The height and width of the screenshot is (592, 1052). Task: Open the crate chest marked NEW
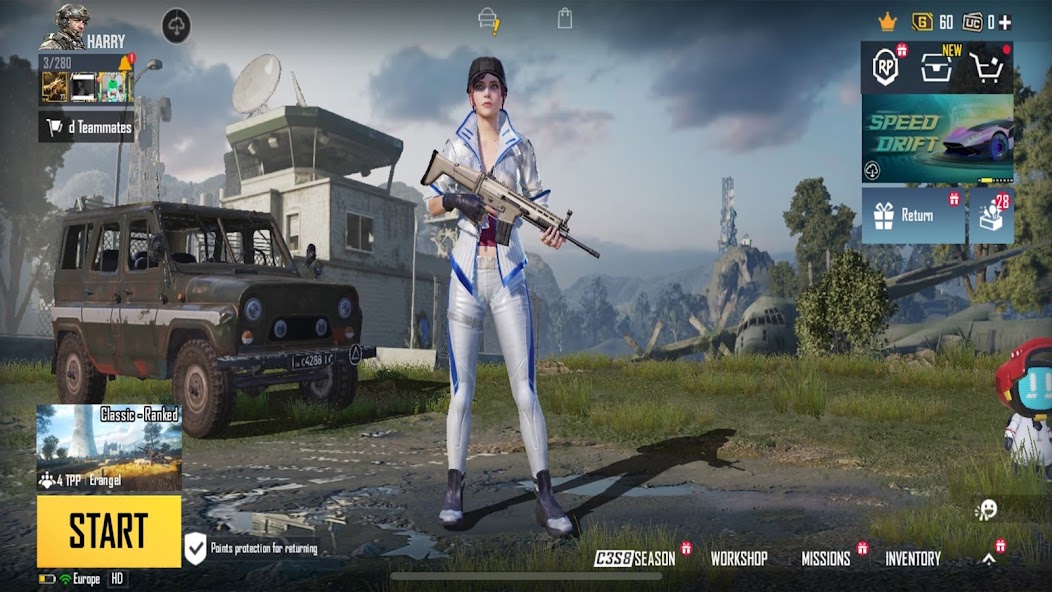pos(937,67)
